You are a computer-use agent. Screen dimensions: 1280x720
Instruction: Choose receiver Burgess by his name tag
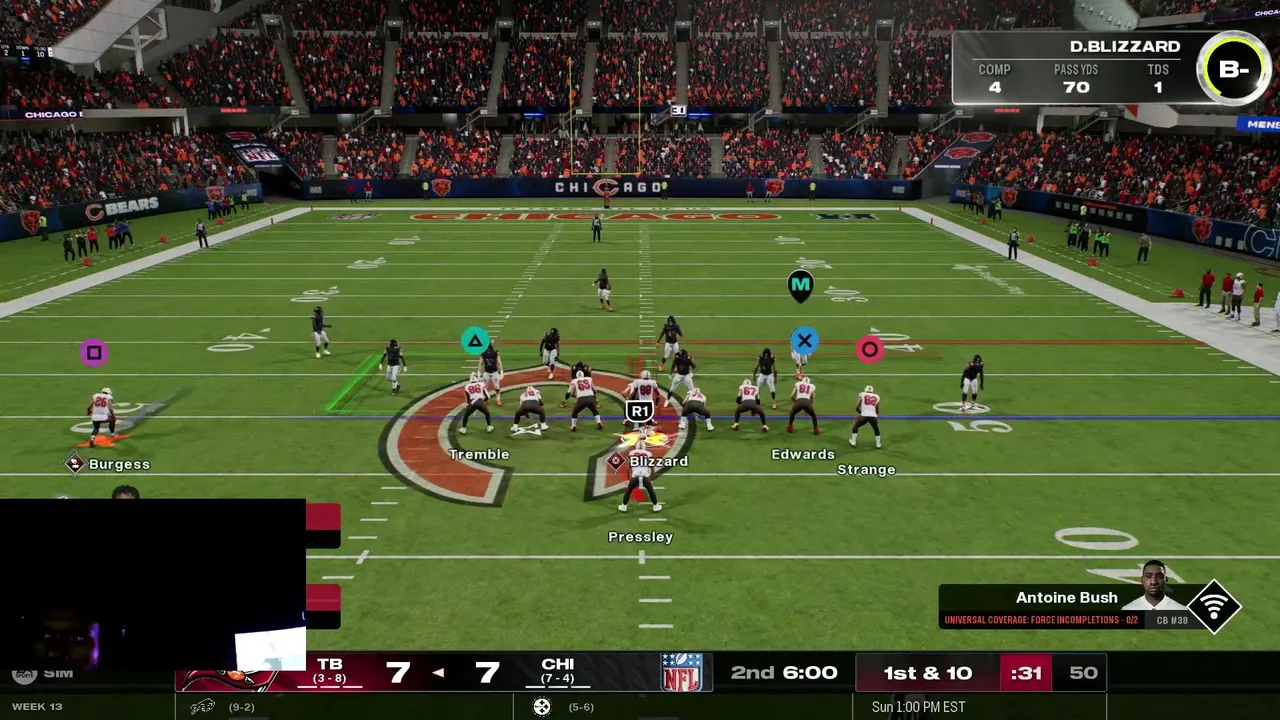pyautogui.click(x=118, y=464)
